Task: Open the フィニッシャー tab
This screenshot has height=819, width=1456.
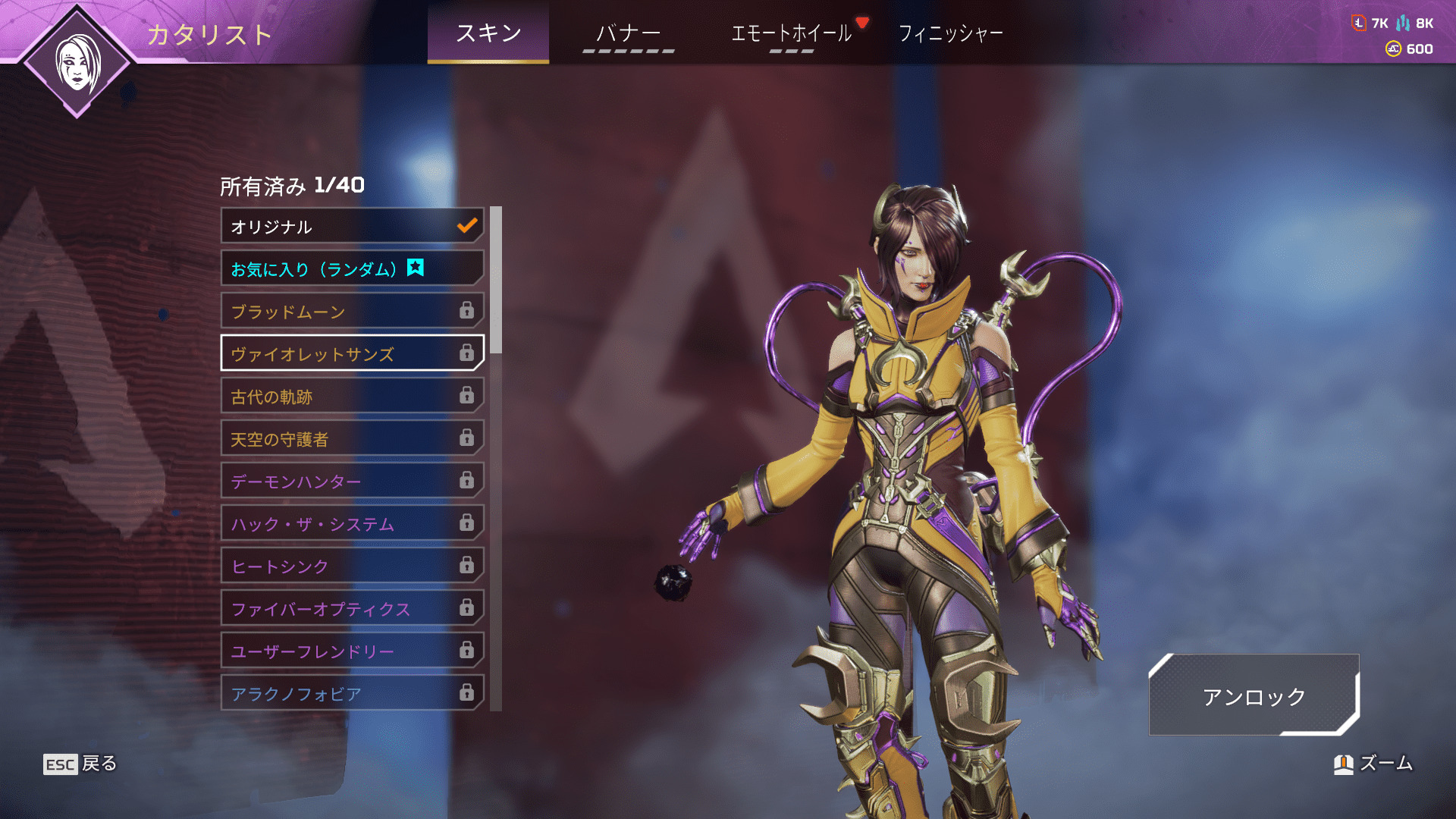Action: pos(950,34)
